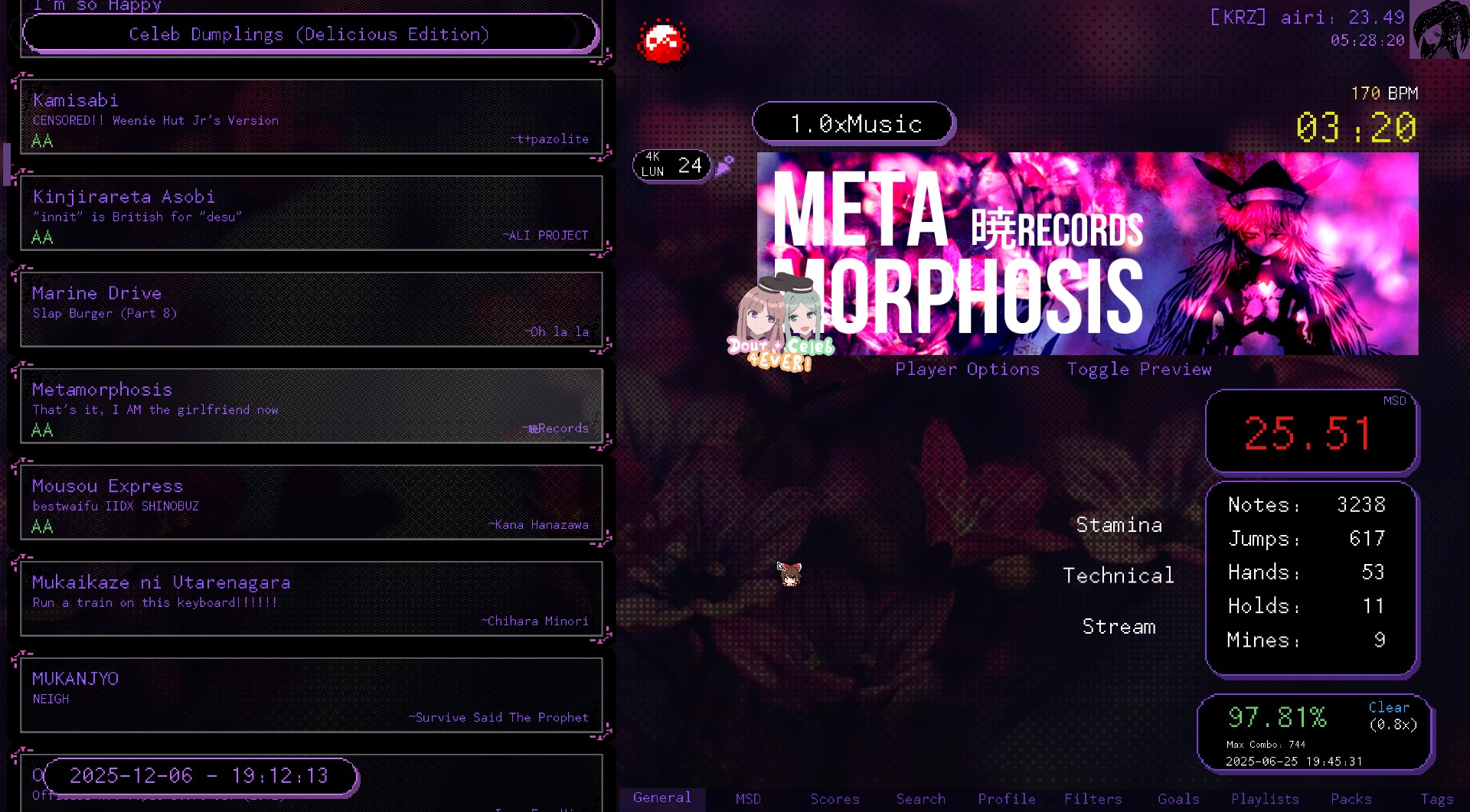Viewport: 1470px width, 812px height.
Task: Go to the Search tab
Action: 920,799
